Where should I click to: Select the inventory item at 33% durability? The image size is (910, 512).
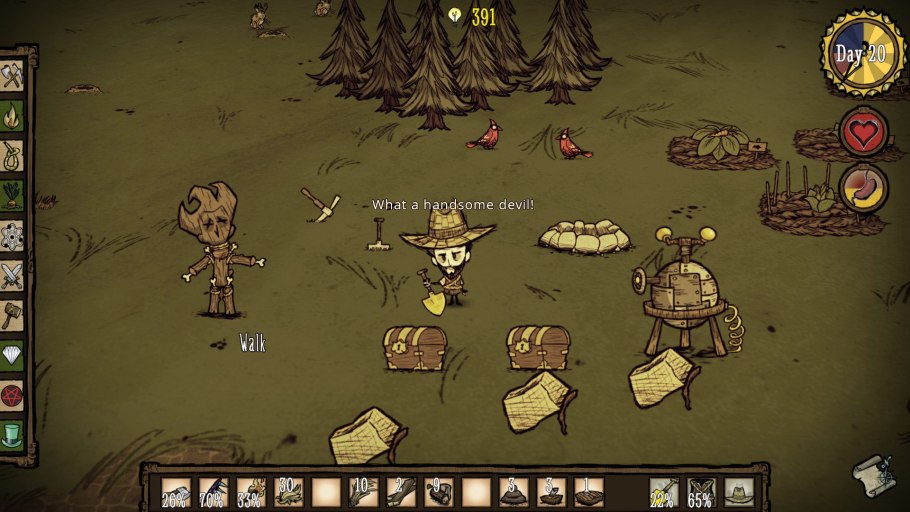[x=251, y=491]
